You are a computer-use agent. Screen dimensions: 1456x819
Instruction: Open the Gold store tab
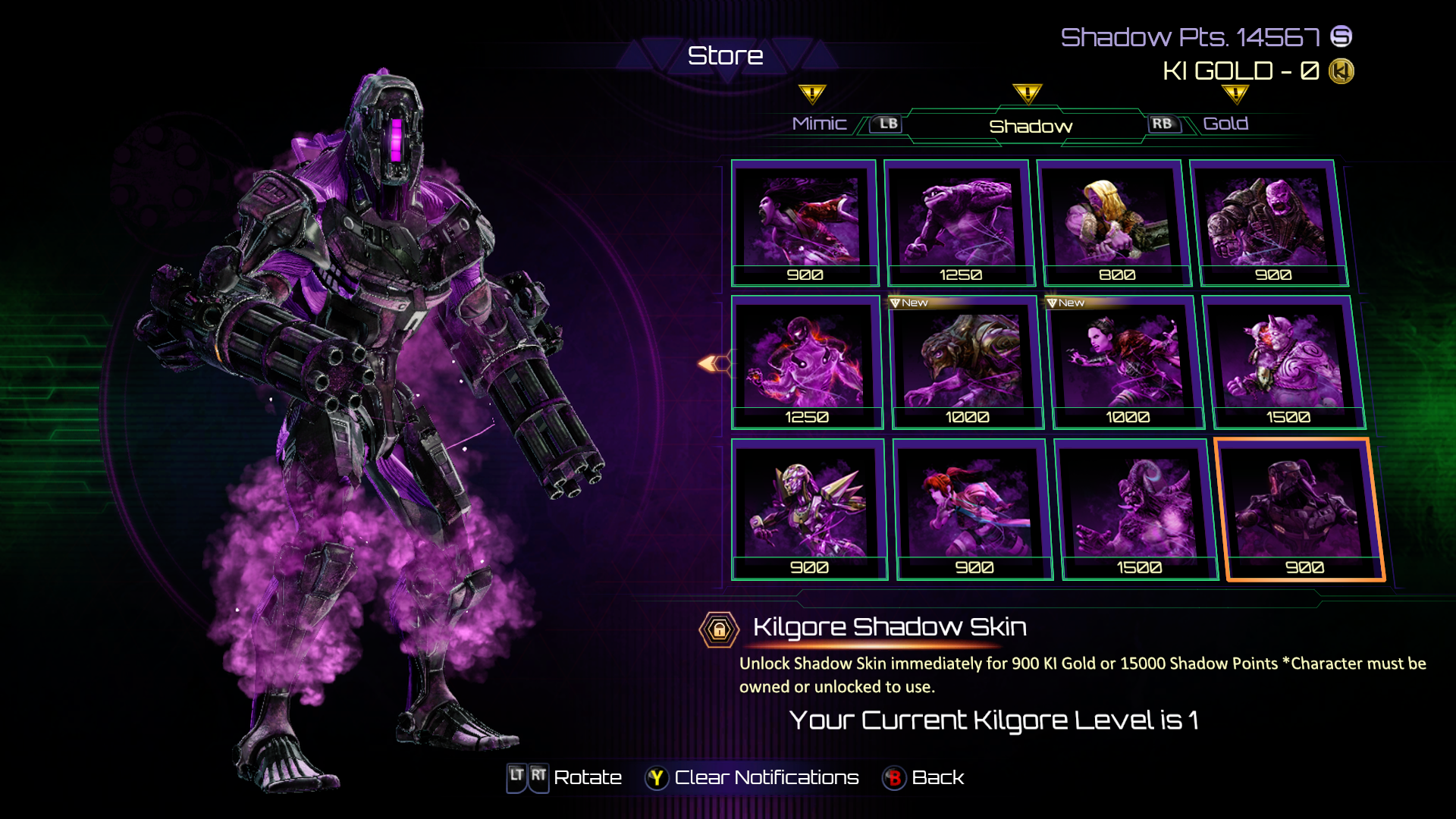[x=1225, y=124]
